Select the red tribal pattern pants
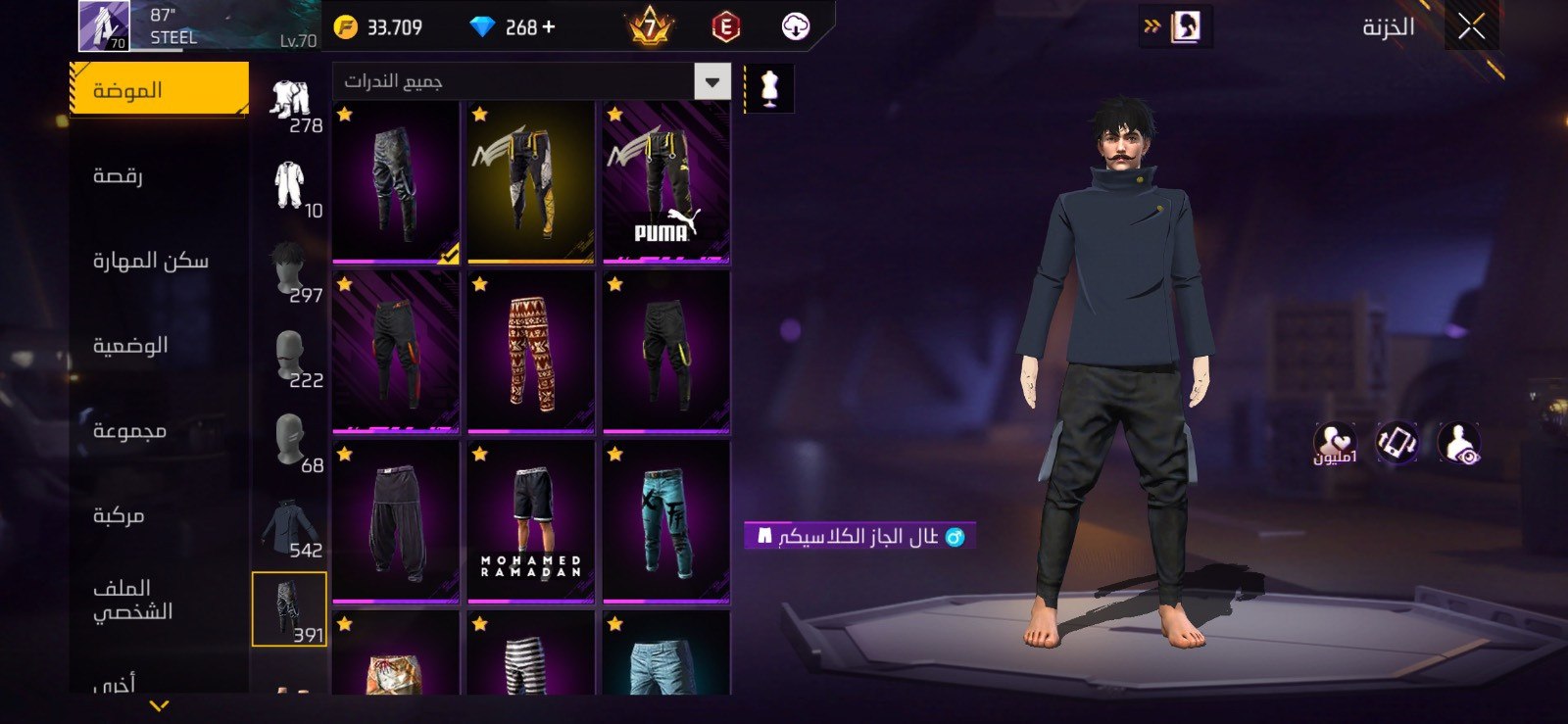Image resolution: width=1568 pixels, height=724 pixels. (530, 353)
